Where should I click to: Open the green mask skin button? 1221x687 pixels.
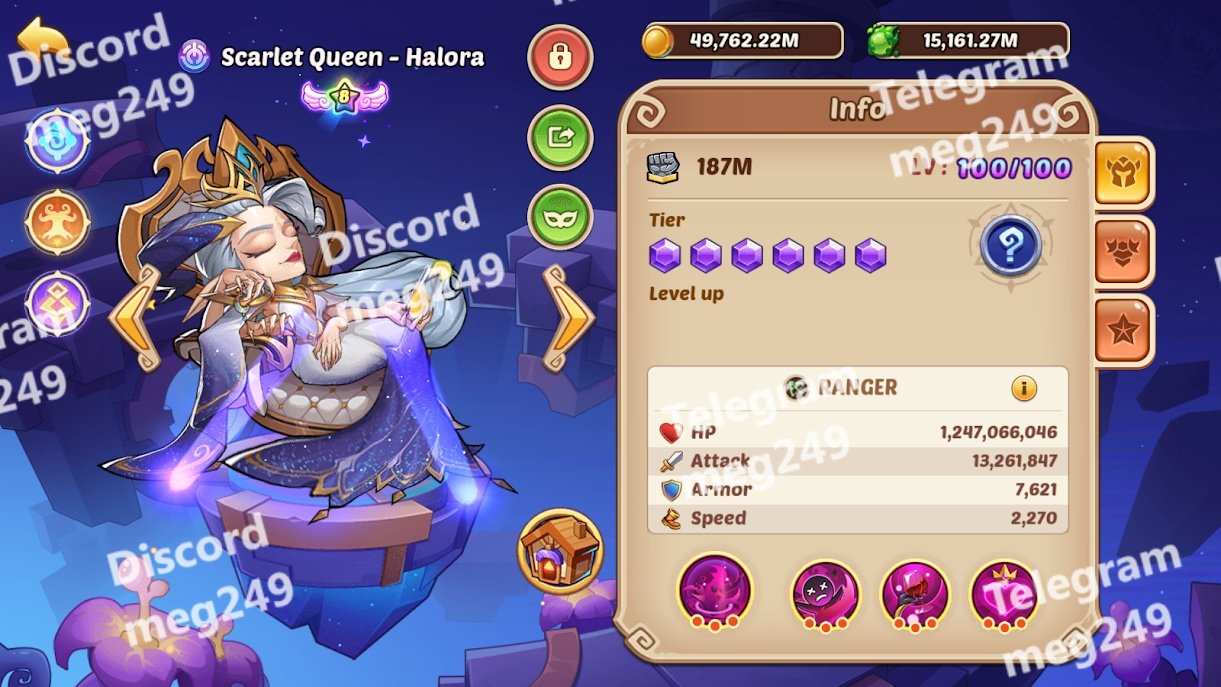coord(560,217)
